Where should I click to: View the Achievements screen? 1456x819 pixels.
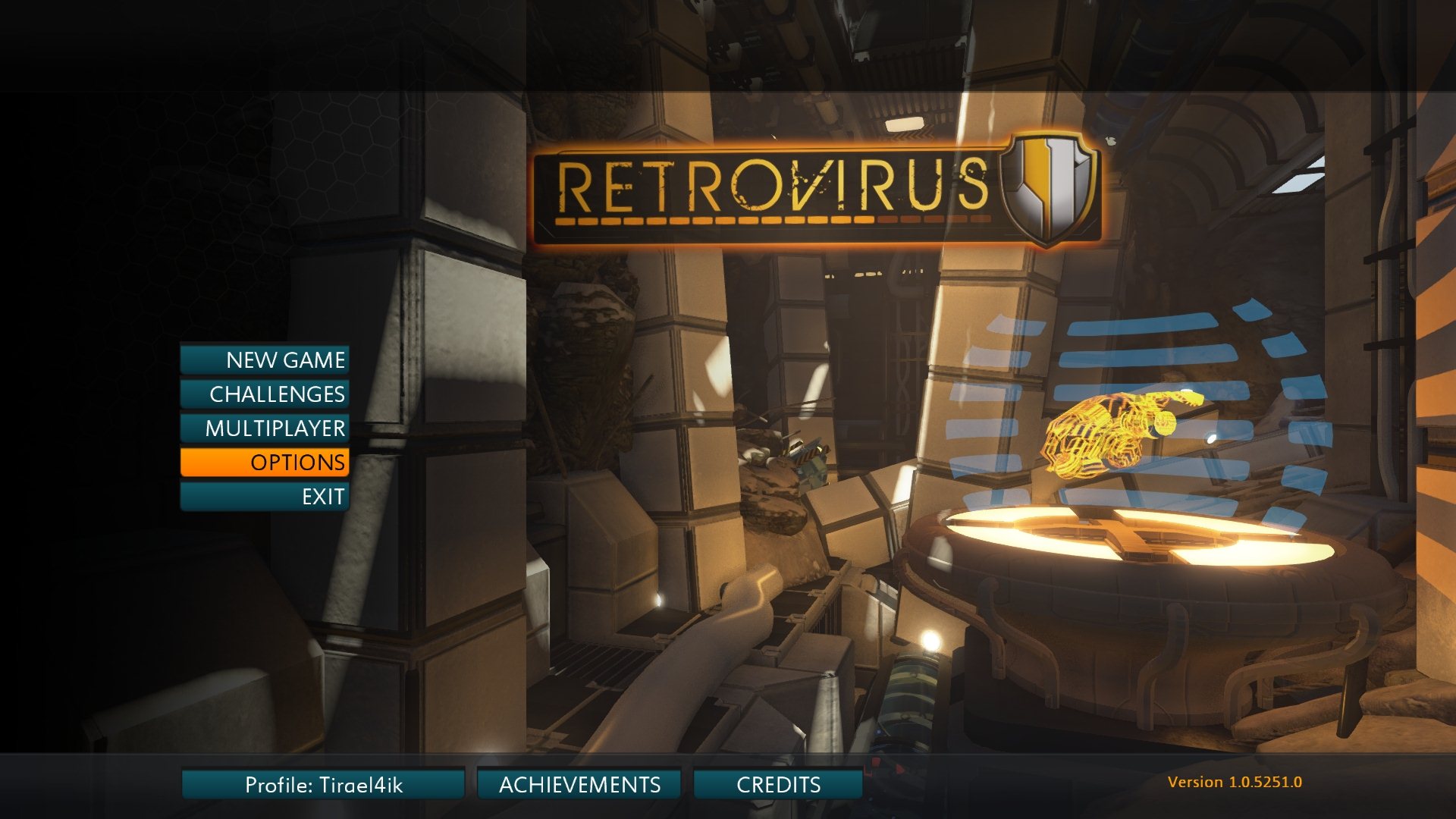point(579,784)
